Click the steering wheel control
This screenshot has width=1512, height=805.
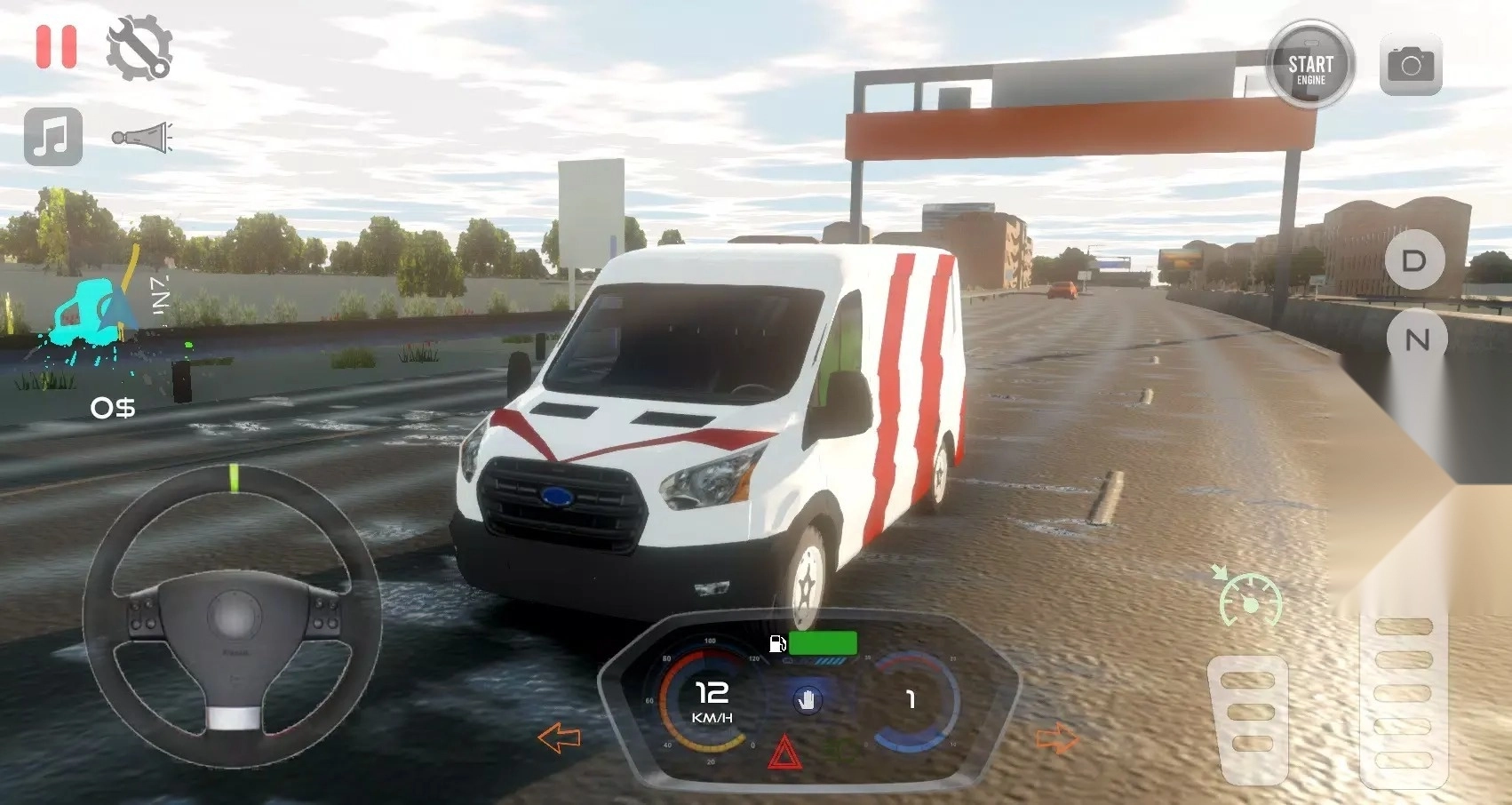coord(233,615)
